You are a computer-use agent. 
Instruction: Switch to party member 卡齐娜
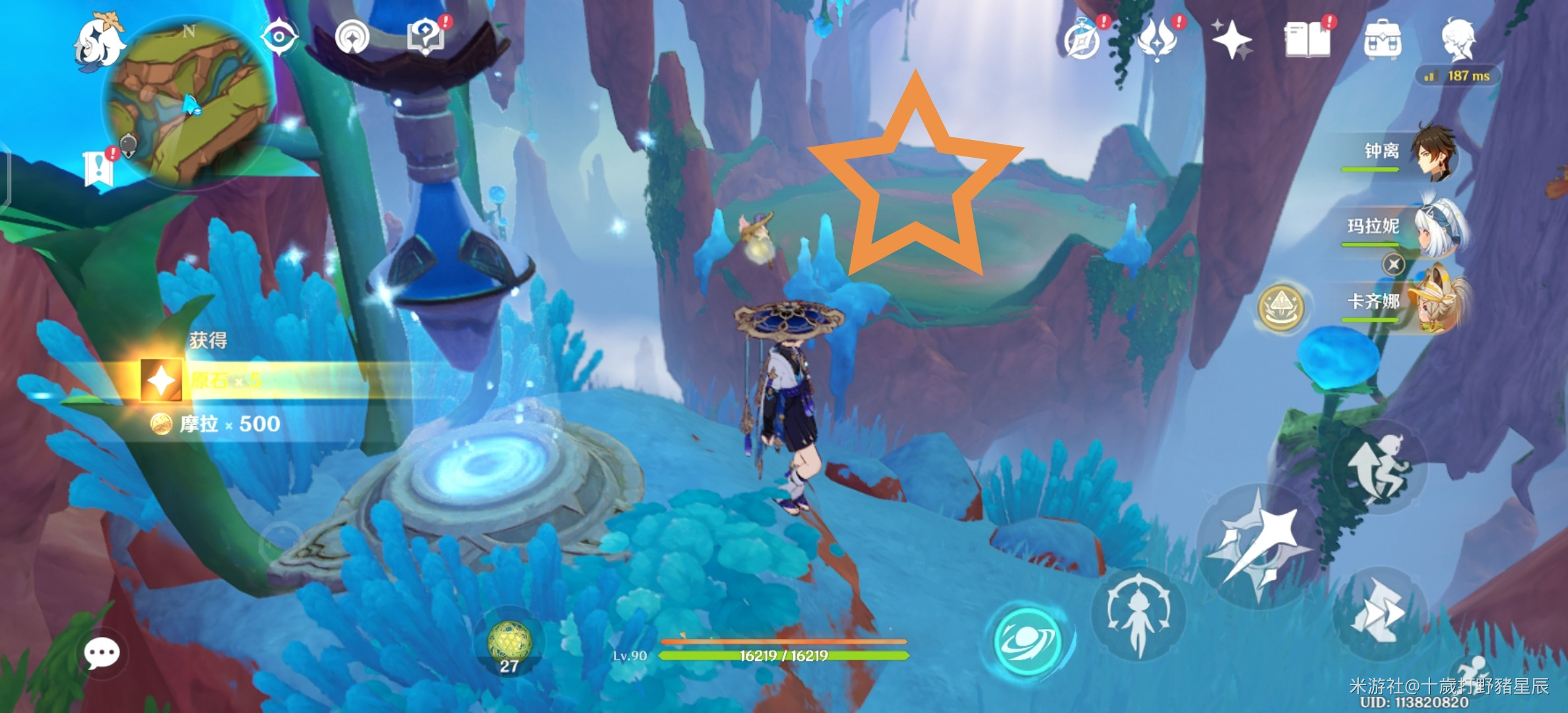coord(1406,303)
